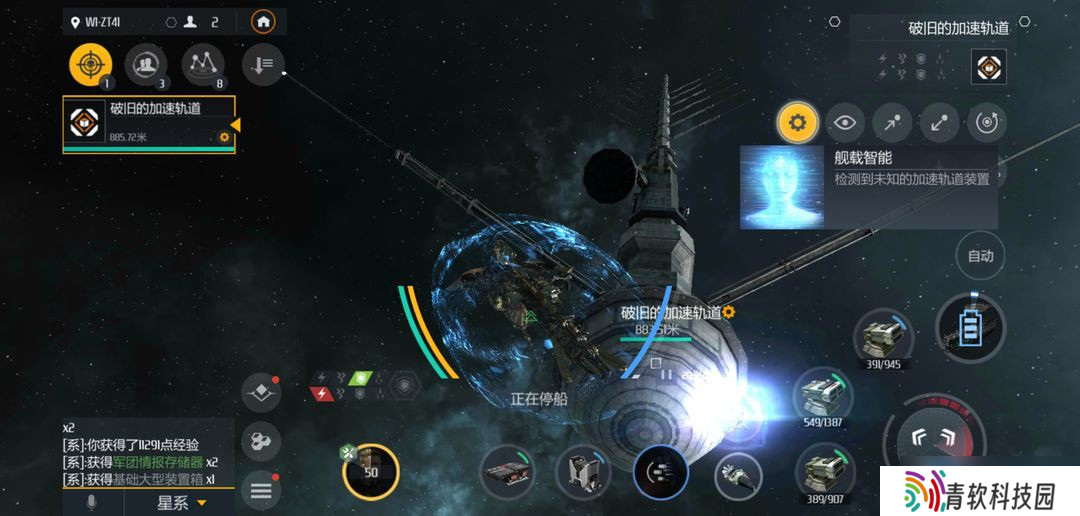The image size is (1080, 516).
Task: Start orbiting with the circular arrow button
Action: [x=986, y=123]
